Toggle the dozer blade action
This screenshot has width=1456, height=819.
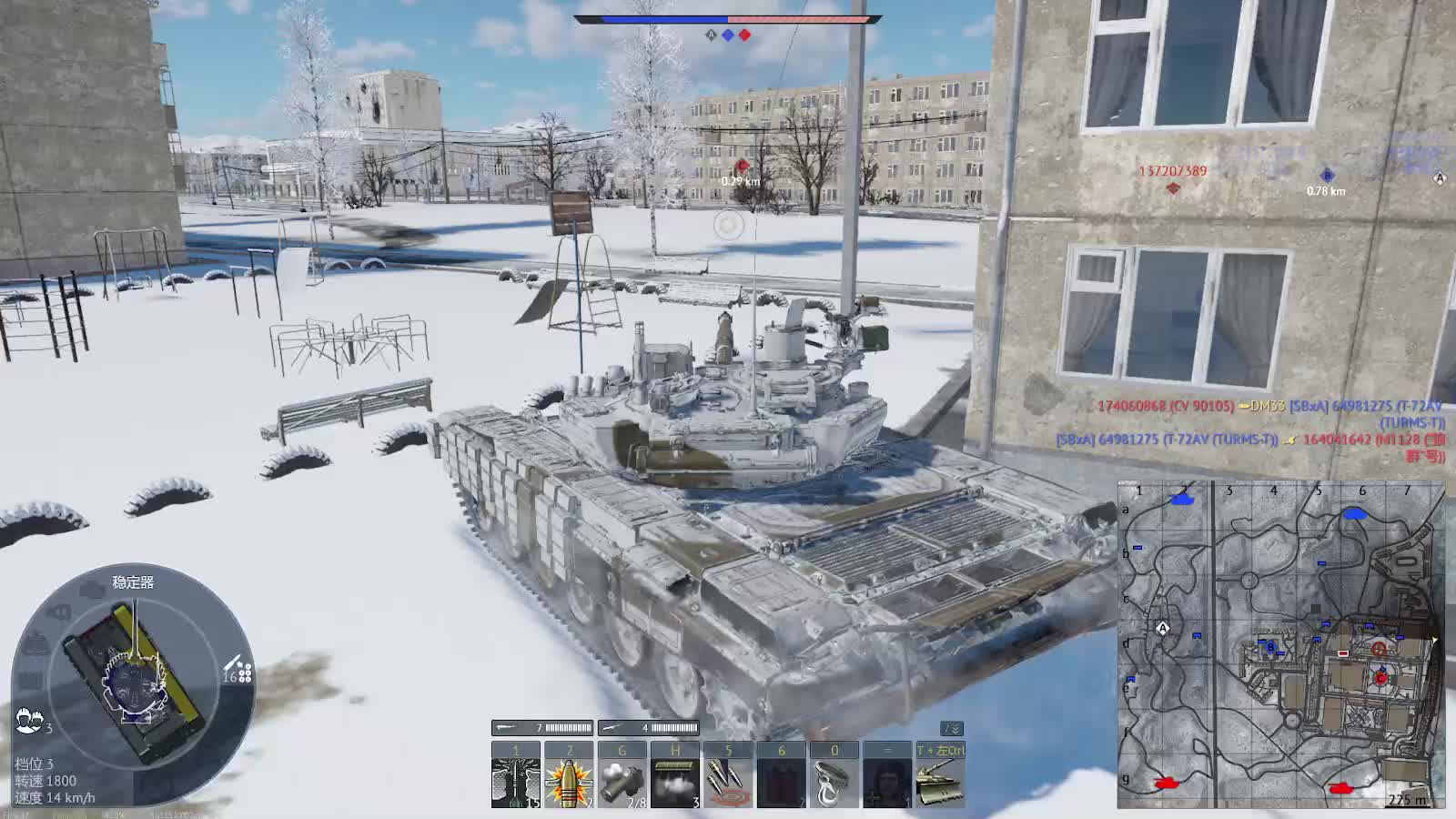940,781
